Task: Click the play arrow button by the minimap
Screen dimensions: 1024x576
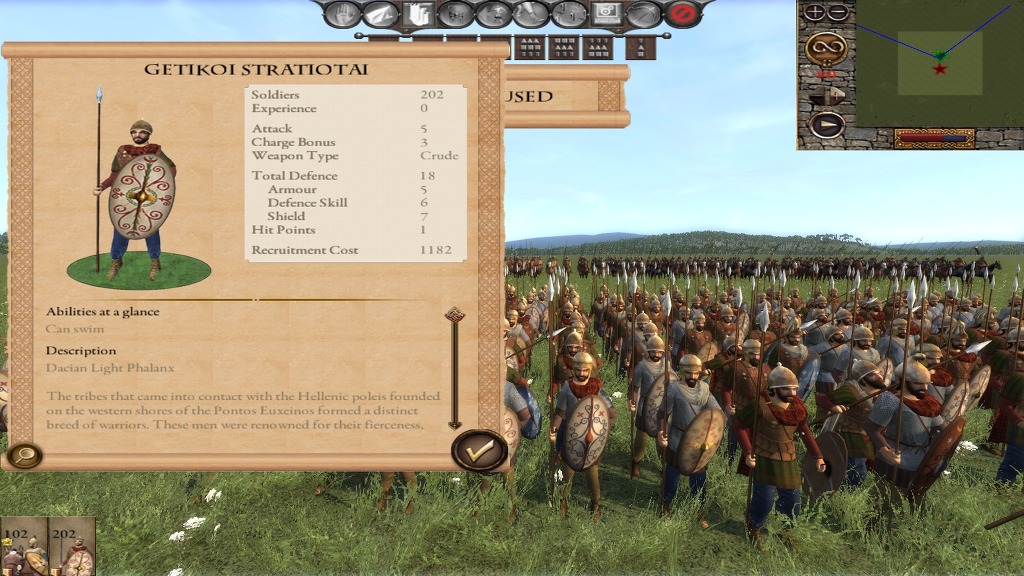Action: pyautogui.click(x=826, y=125)
